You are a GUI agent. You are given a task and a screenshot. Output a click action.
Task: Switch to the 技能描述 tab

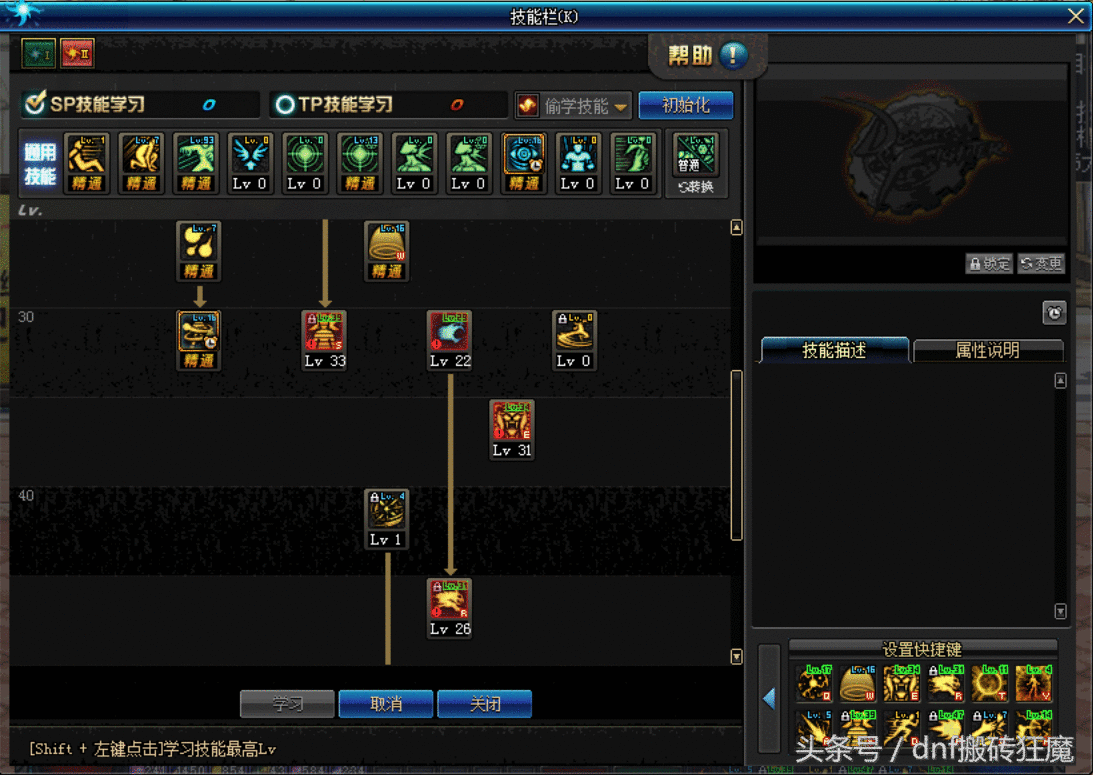coord(835,350)
